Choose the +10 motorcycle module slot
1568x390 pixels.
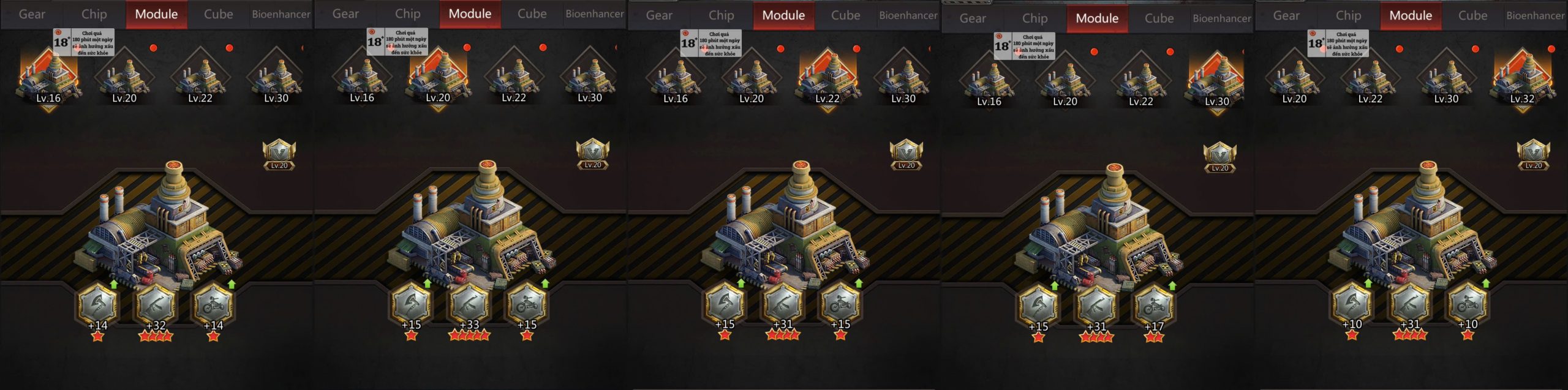[1468, 304]
